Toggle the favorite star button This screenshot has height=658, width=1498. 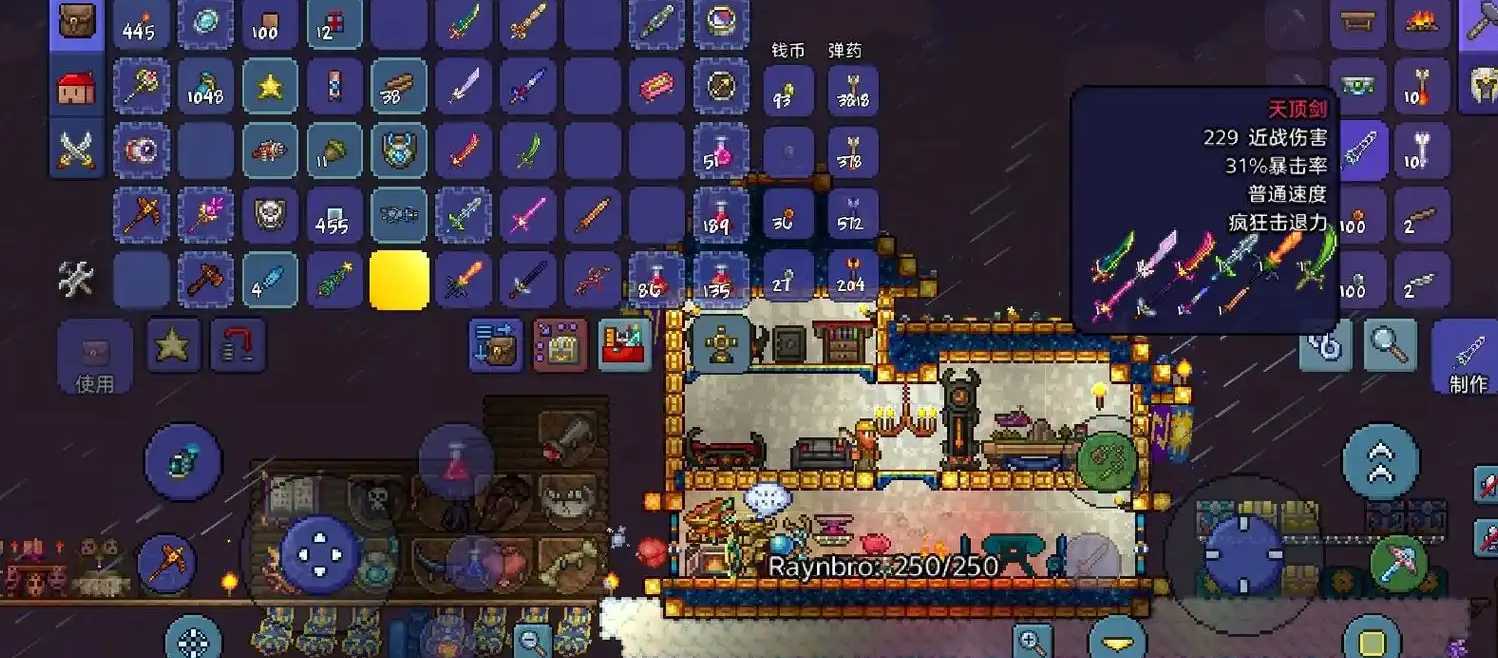point(174,346)
